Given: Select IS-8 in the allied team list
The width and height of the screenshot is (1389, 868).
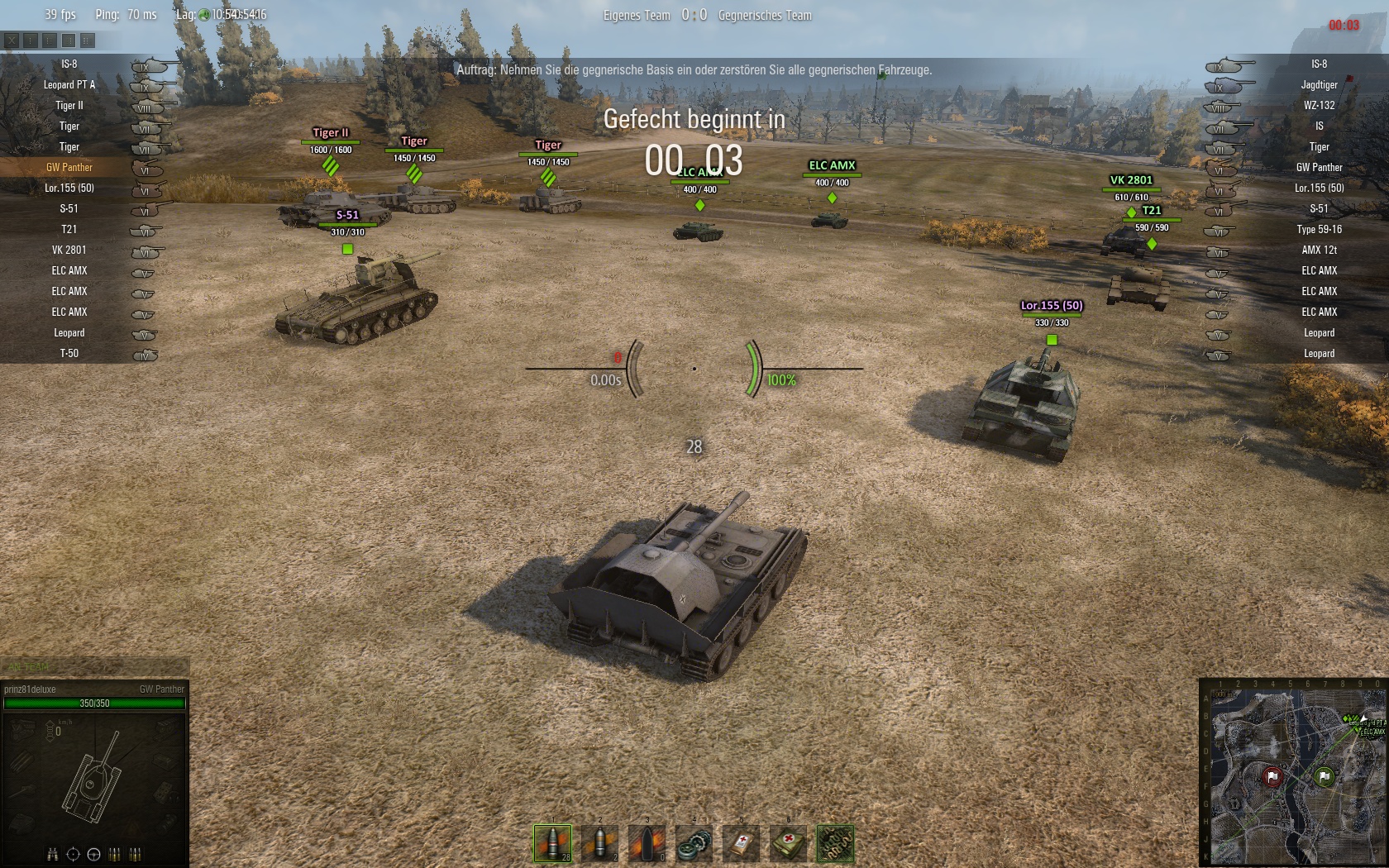Looking at the screenshot, I should (x=69, y=64).
